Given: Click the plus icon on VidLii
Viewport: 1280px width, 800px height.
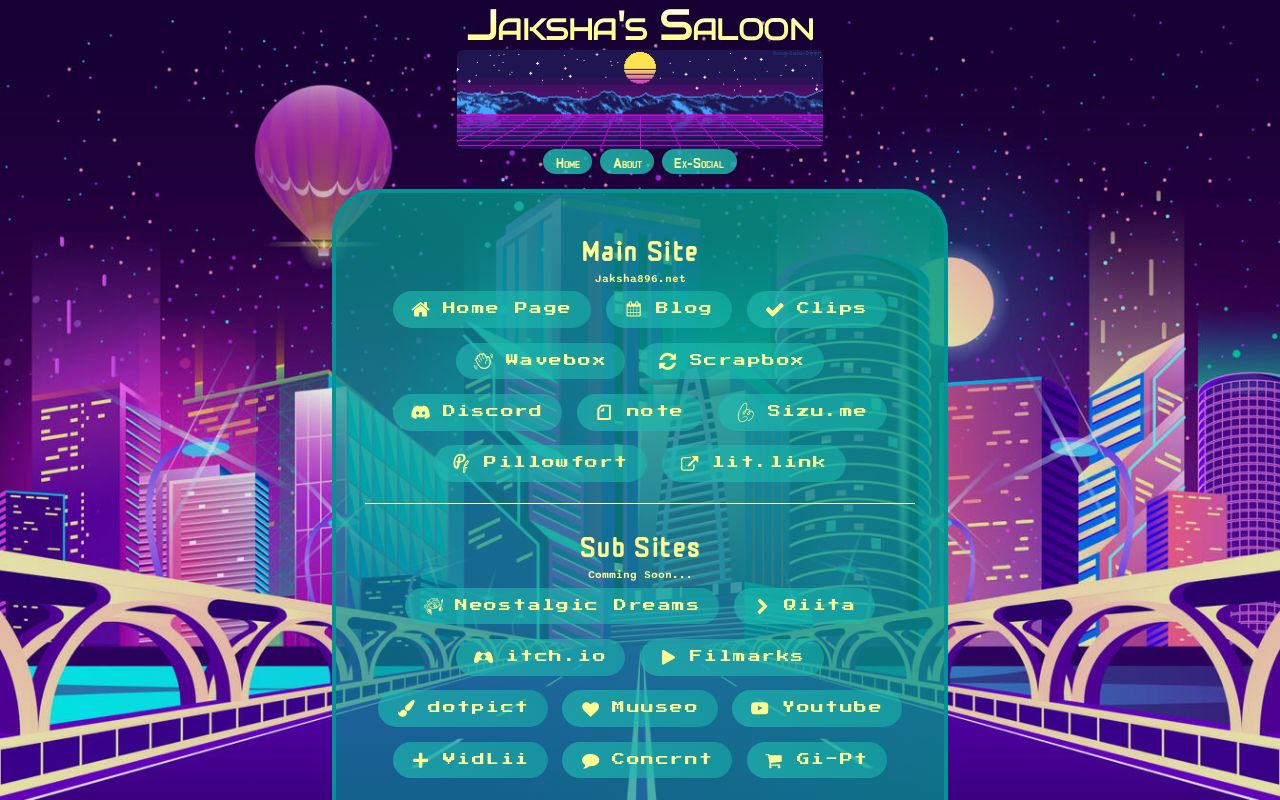Looking at the screenshot, I should [x=420, y=759].
